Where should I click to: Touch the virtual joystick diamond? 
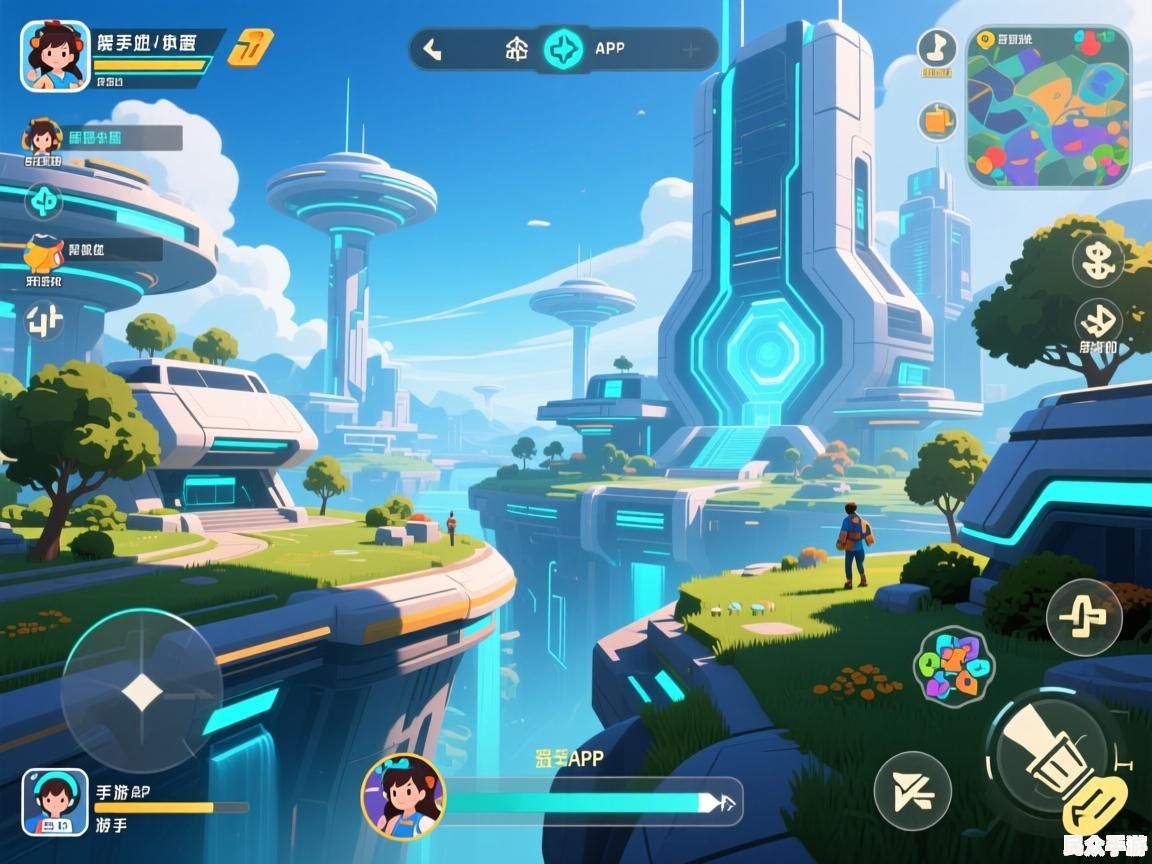(141, 691)
